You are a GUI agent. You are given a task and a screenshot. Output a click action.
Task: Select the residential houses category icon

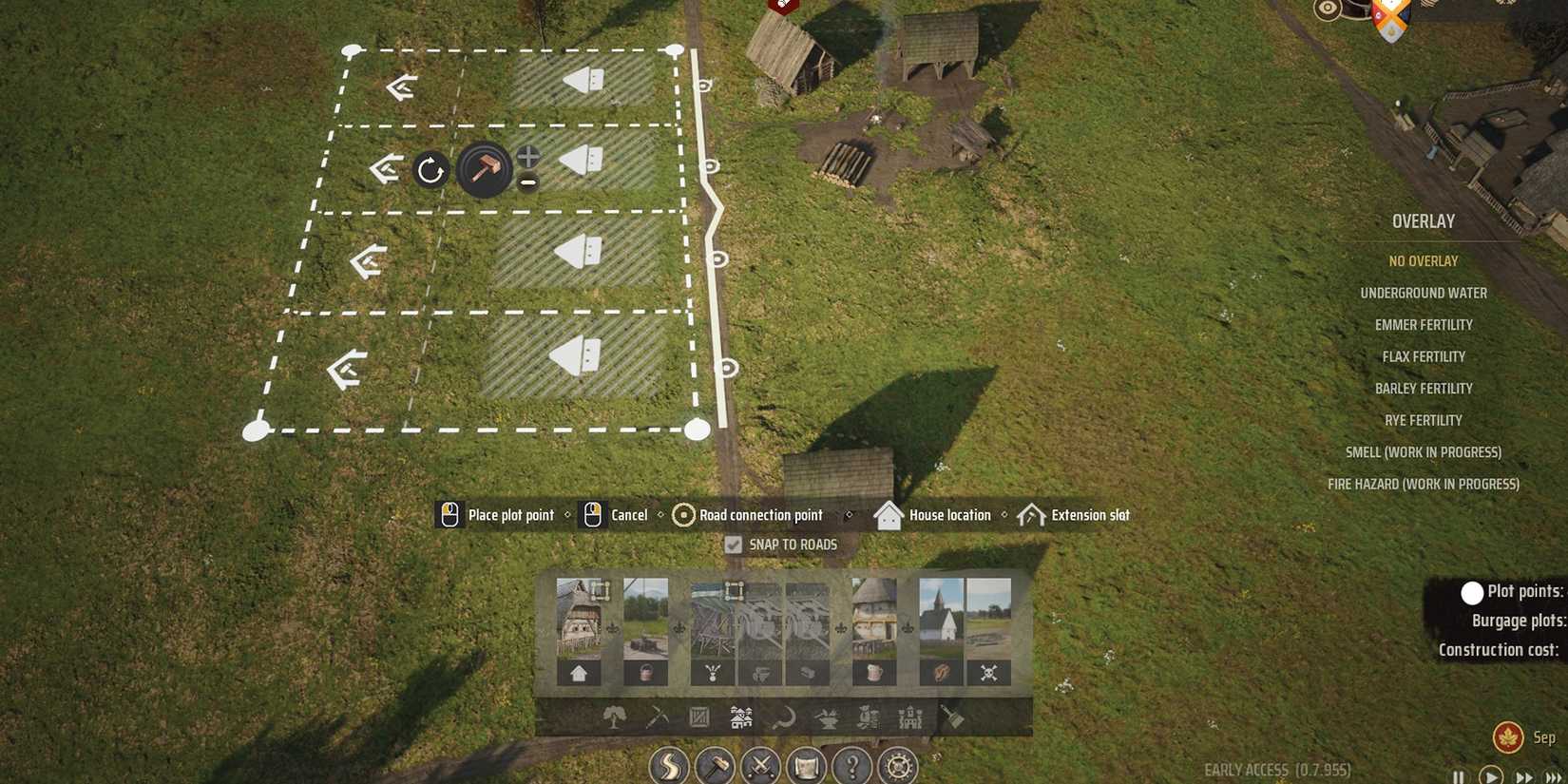[x=739, y=719]
